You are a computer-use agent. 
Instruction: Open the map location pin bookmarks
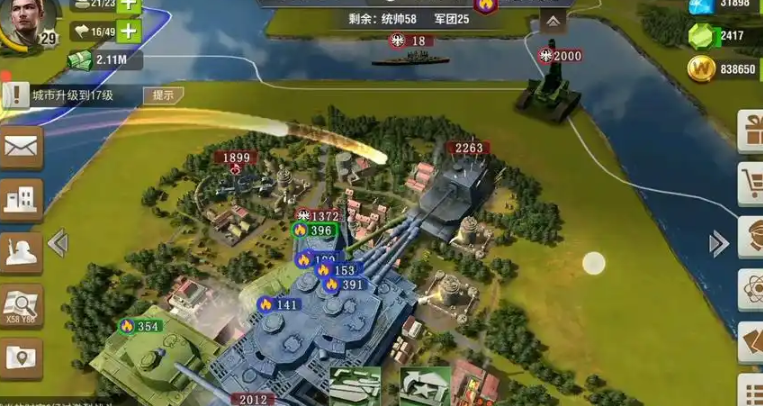click(x=21, y=356)
